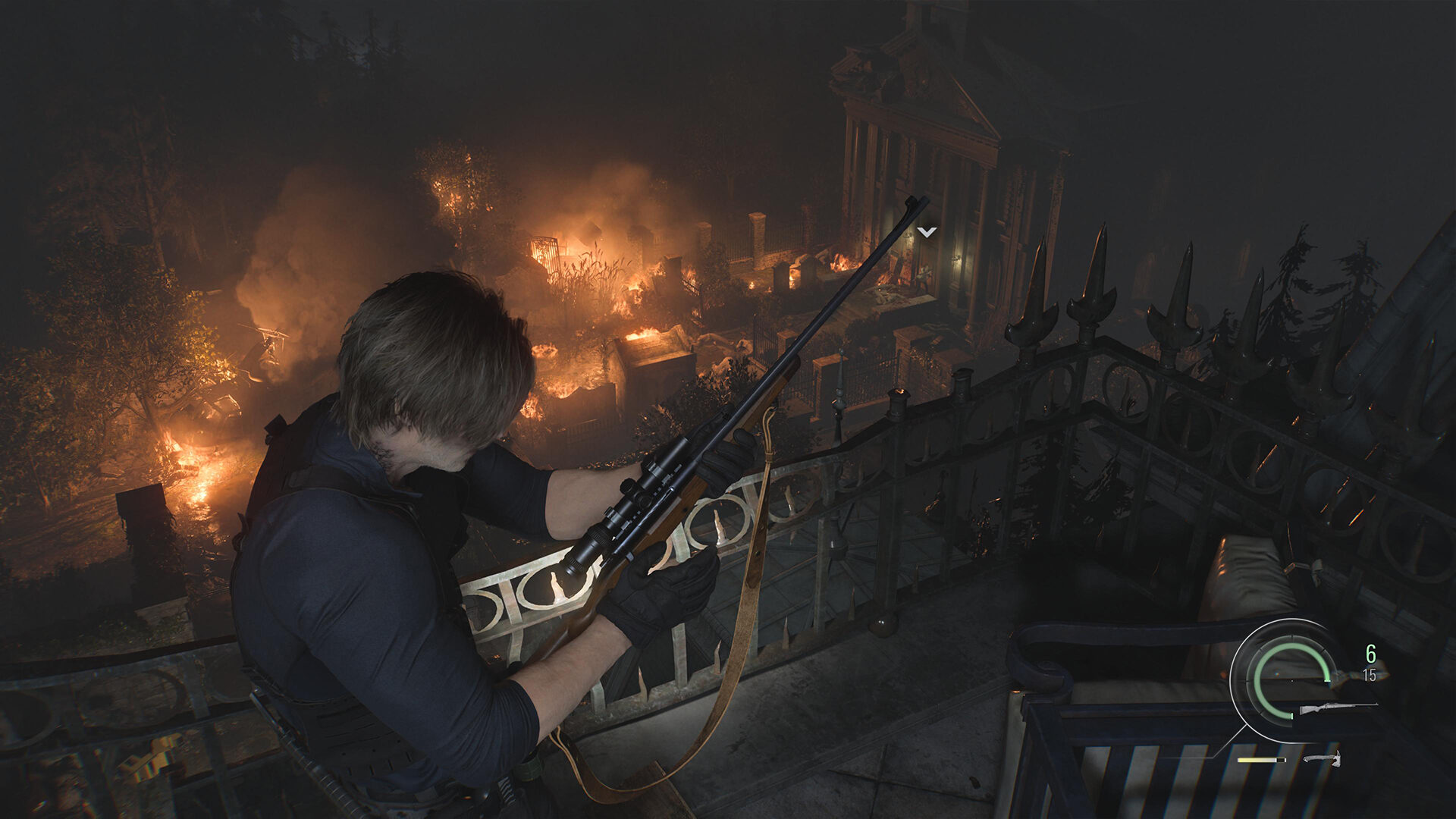Click the equipped weapon silhouette near the ammo count
Screen dimensions: 1456x819
1339,708
